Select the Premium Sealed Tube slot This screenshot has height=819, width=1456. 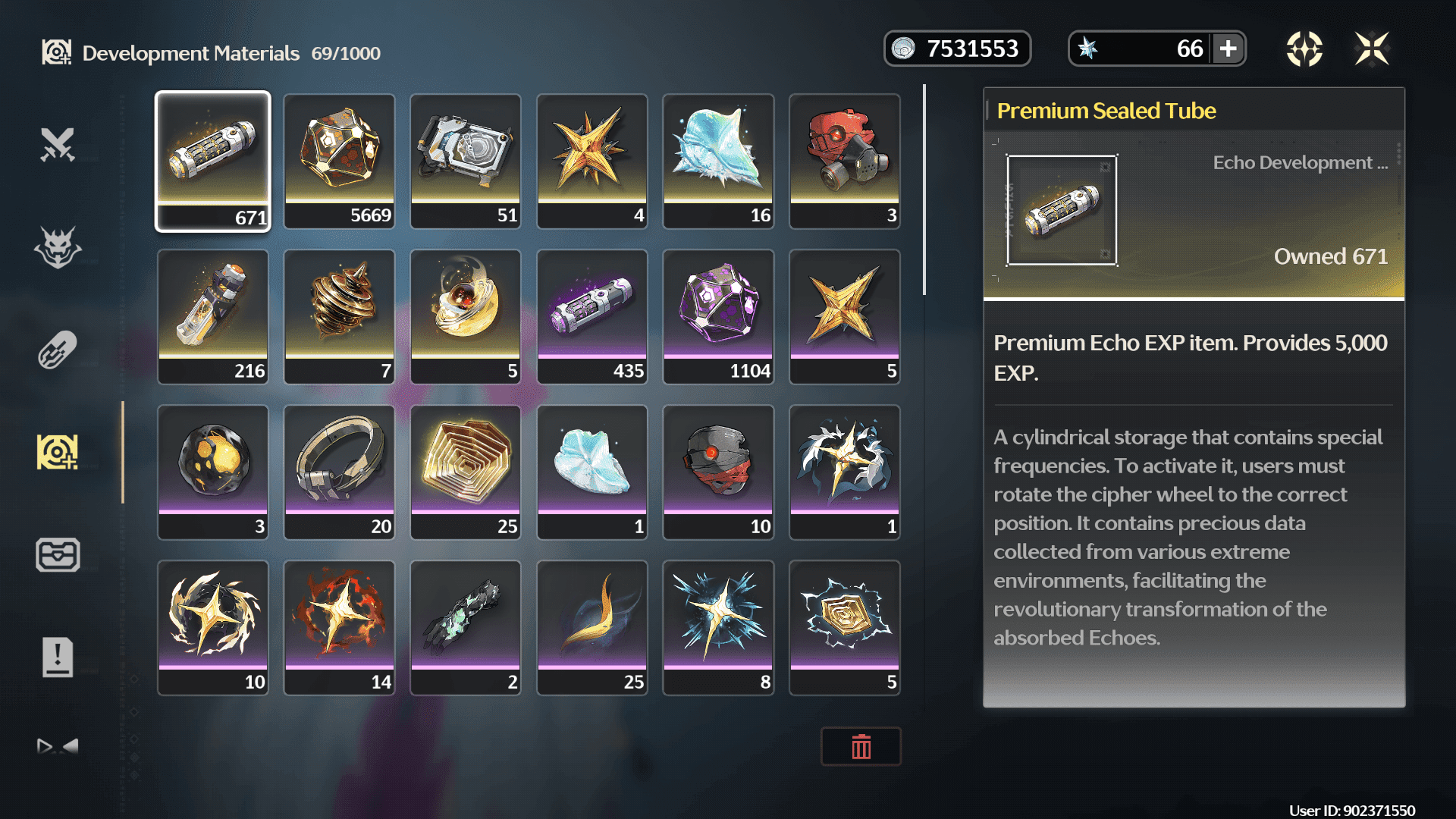[212, 161]
